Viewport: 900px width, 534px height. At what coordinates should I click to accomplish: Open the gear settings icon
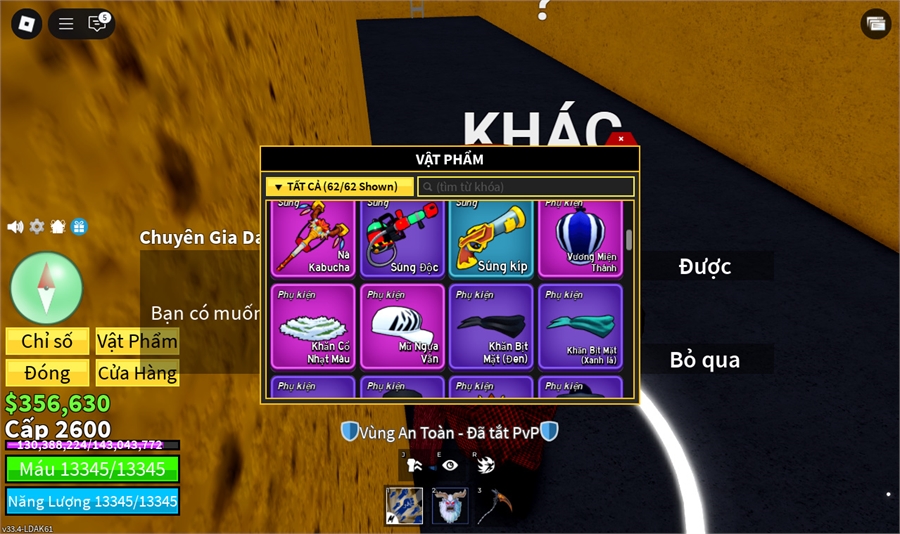pos(37,227)
